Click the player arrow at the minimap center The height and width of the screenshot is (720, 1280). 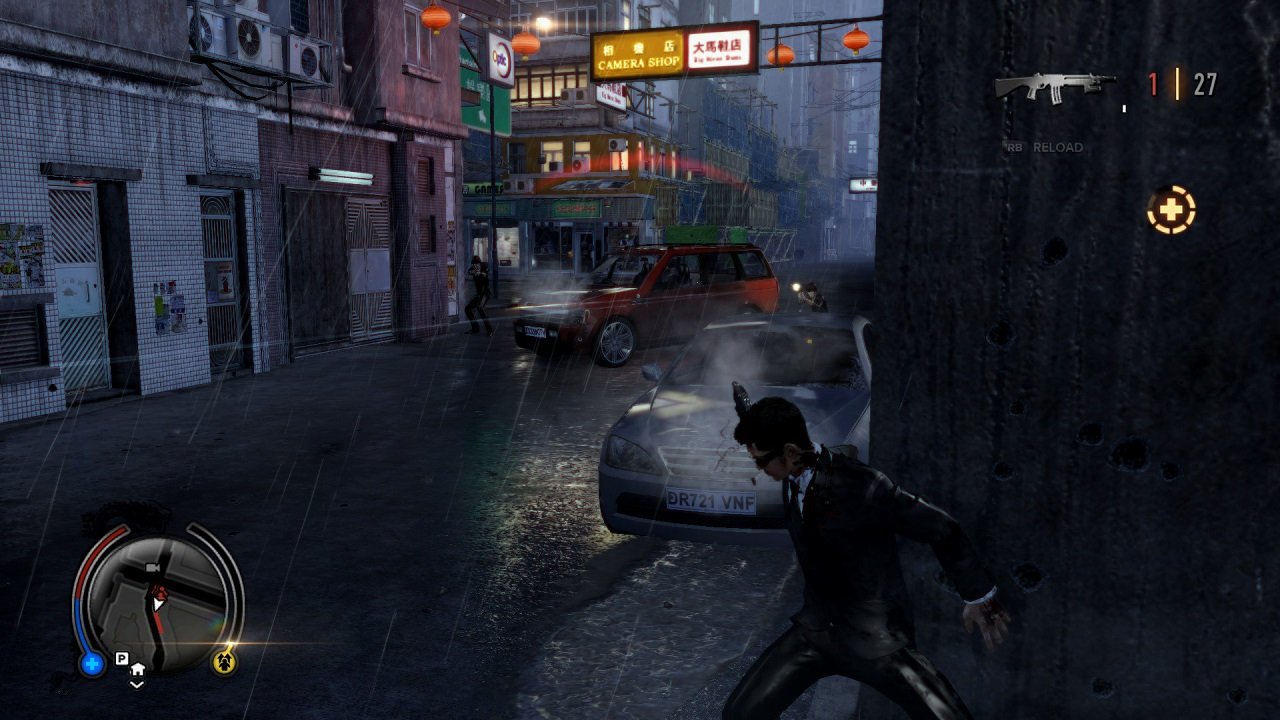click(x=157, y=601)
